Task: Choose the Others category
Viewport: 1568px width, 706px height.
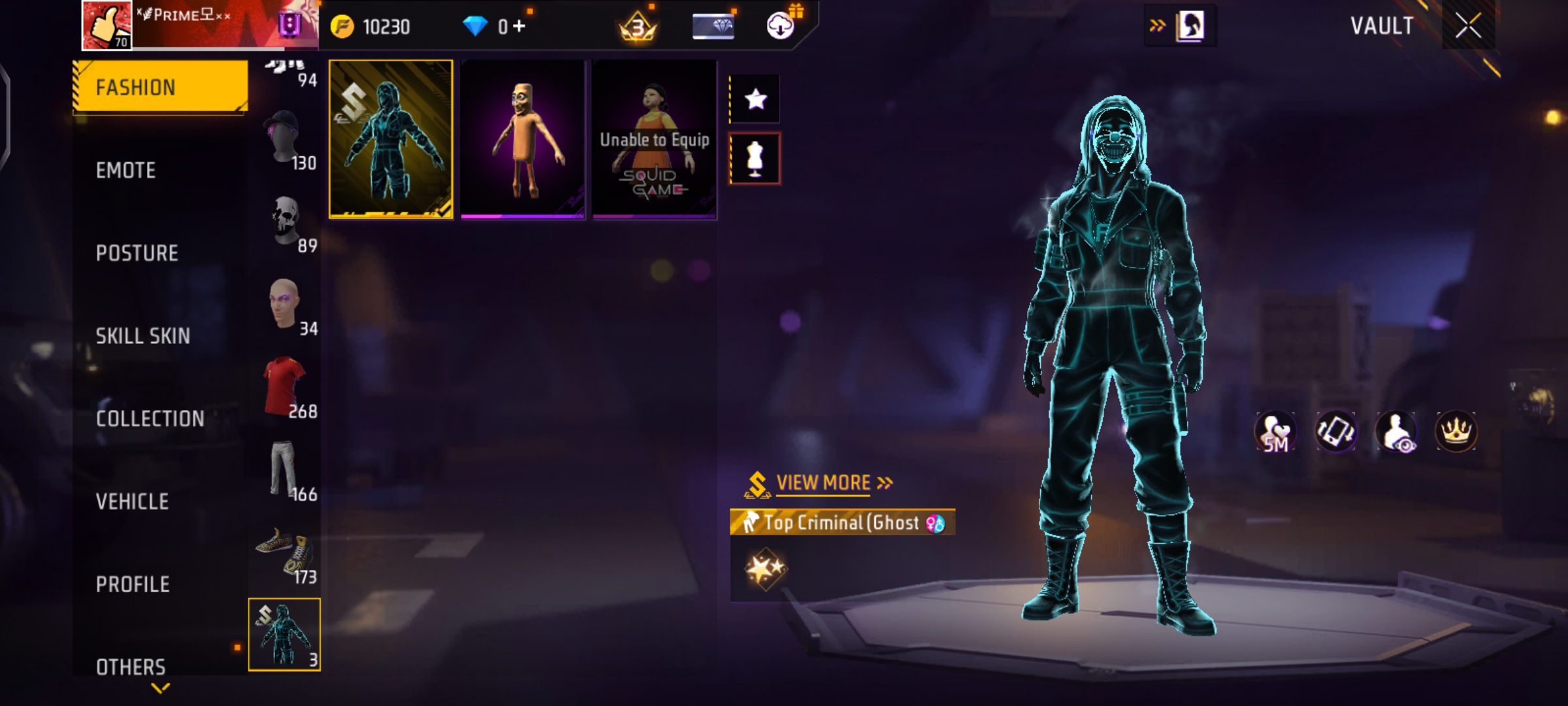Action: (131, 667)
